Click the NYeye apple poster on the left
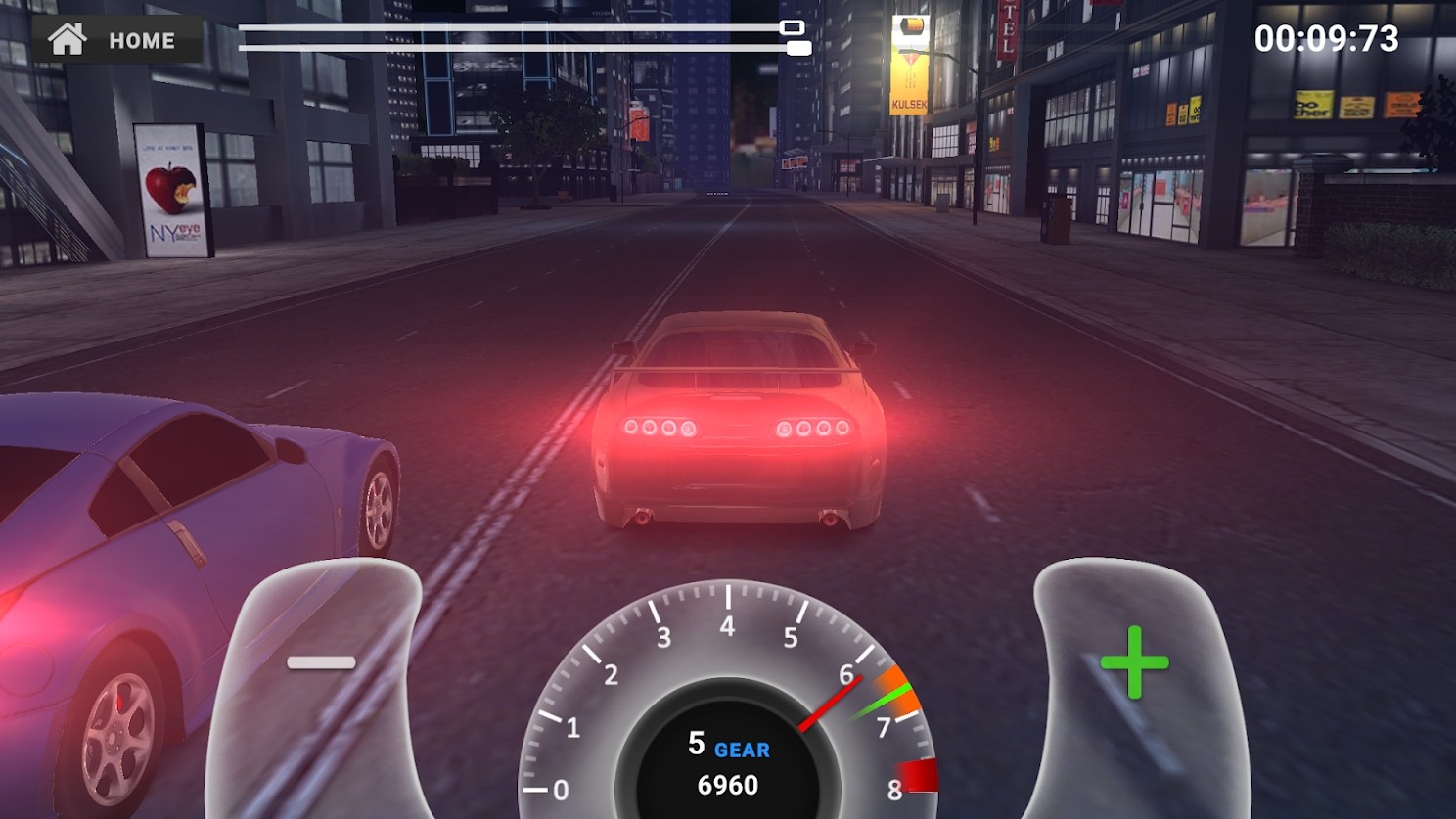The image size is (1456, 819). pos(169,189)
